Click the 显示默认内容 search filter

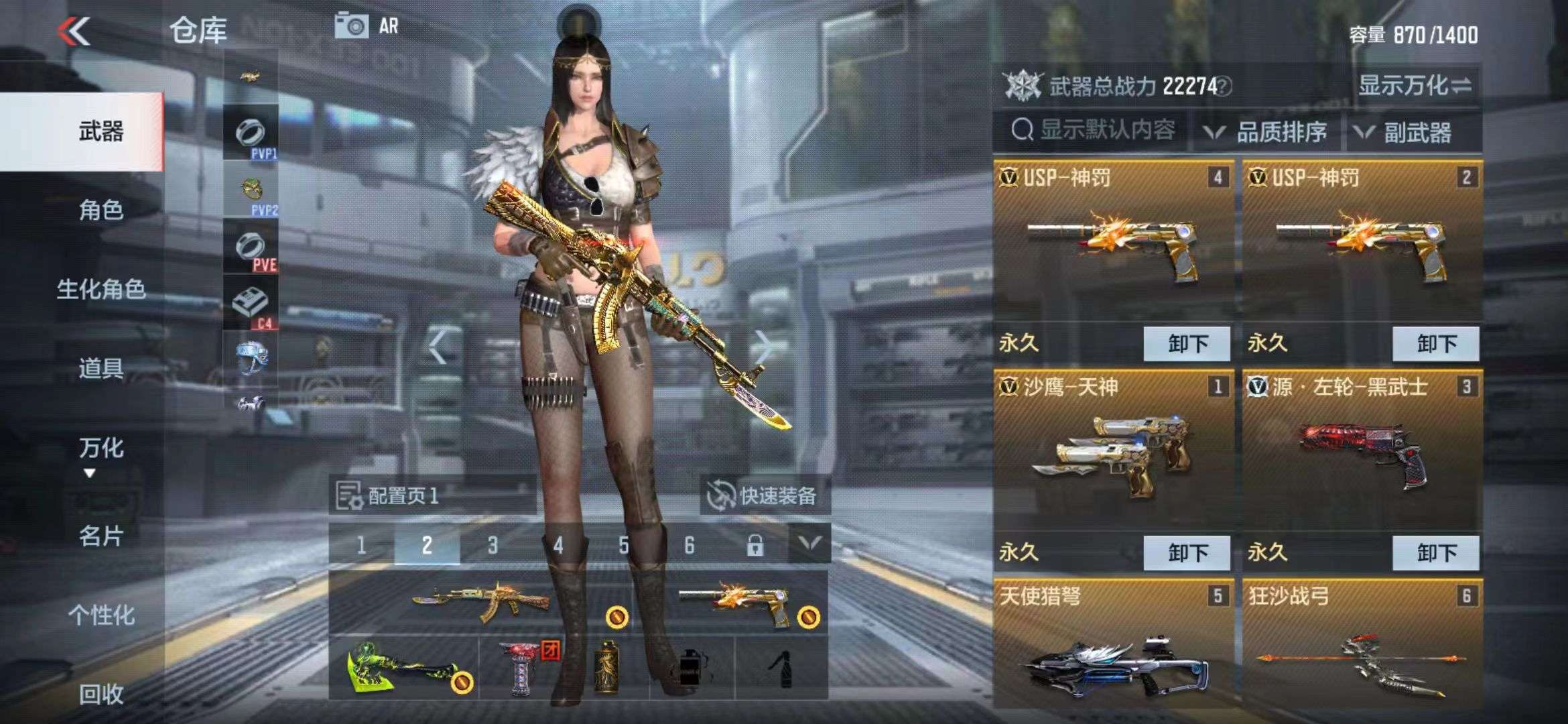point(1094,130)
